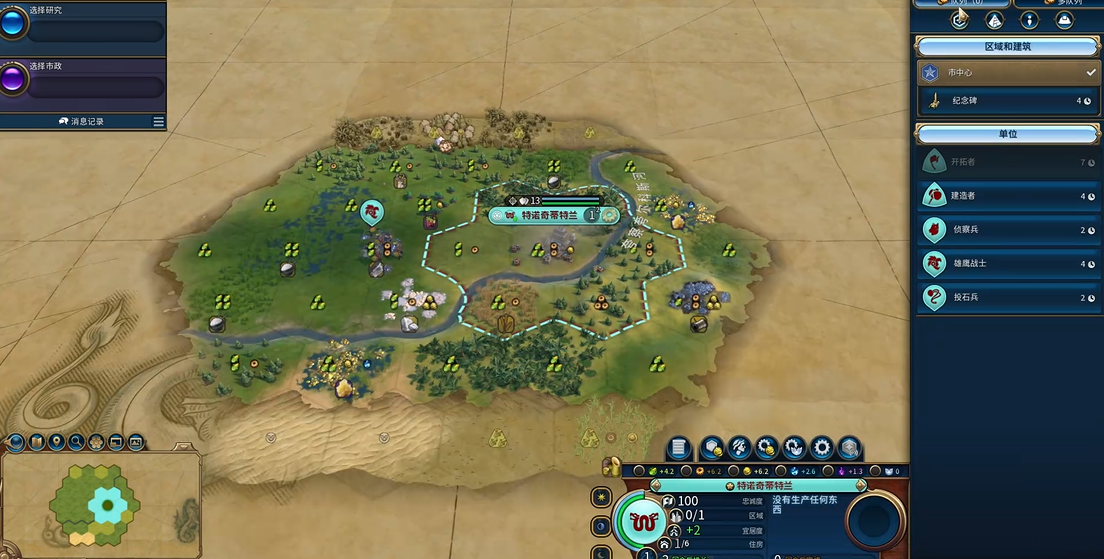Open the city details scroll icon
Viewport: 1104px width, 559px height.
pyautogui.click(x=679, y=448)
